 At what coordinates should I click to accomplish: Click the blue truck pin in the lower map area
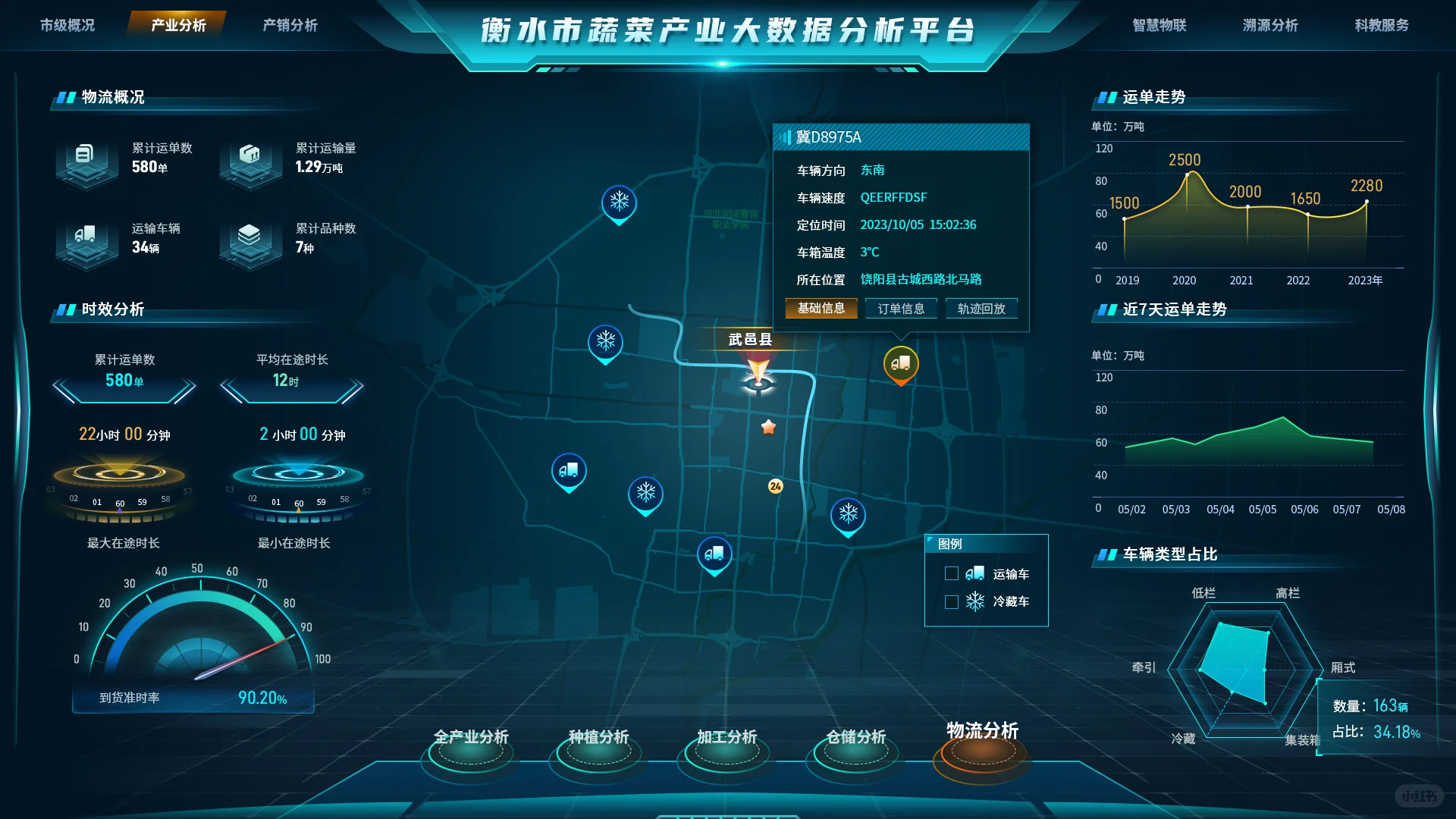point(714,552)
